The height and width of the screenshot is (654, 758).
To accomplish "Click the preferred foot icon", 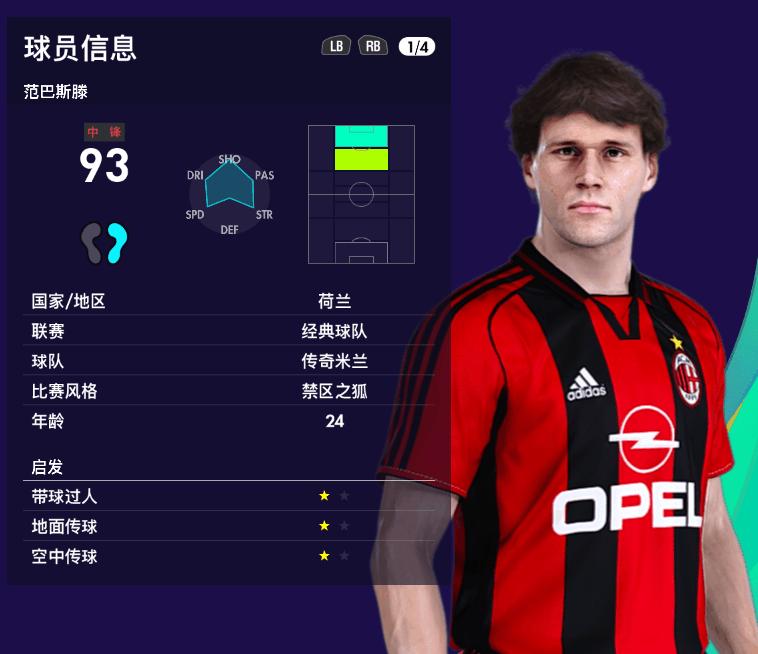I will click(x=104, y=242).
